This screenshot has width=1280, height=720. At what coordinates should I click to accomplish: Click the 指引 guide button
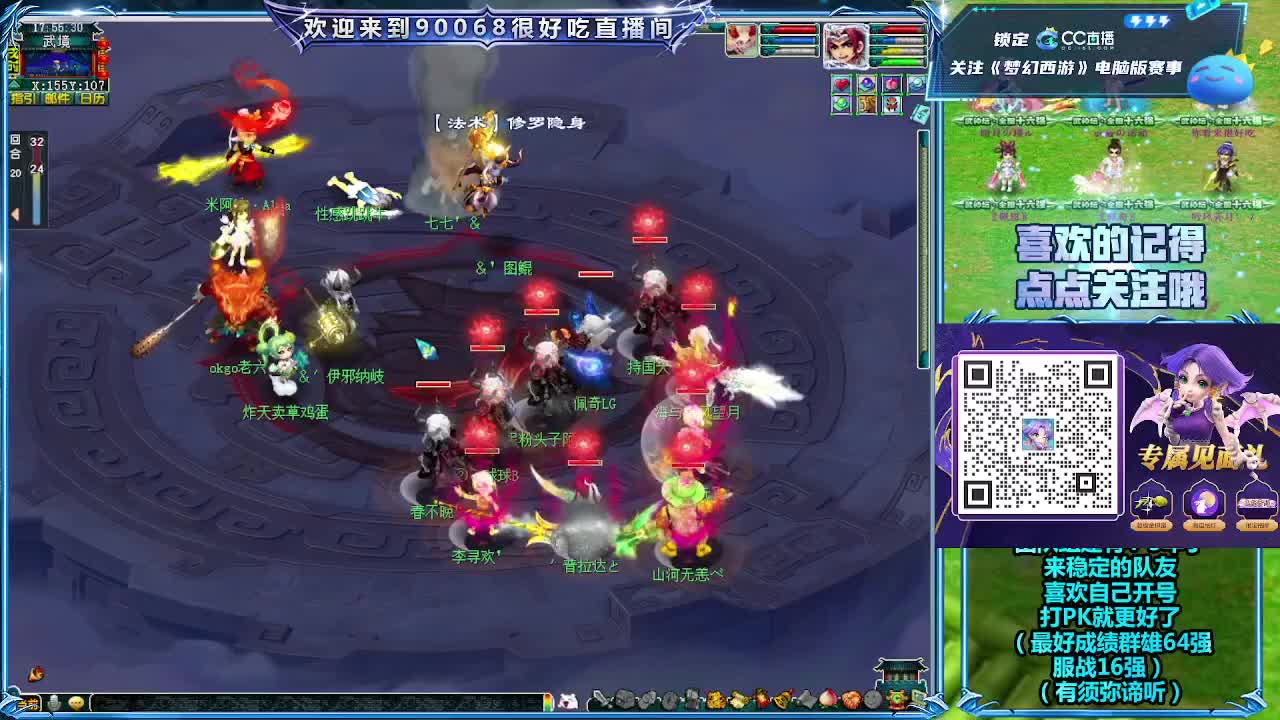[x=24, y=99]
